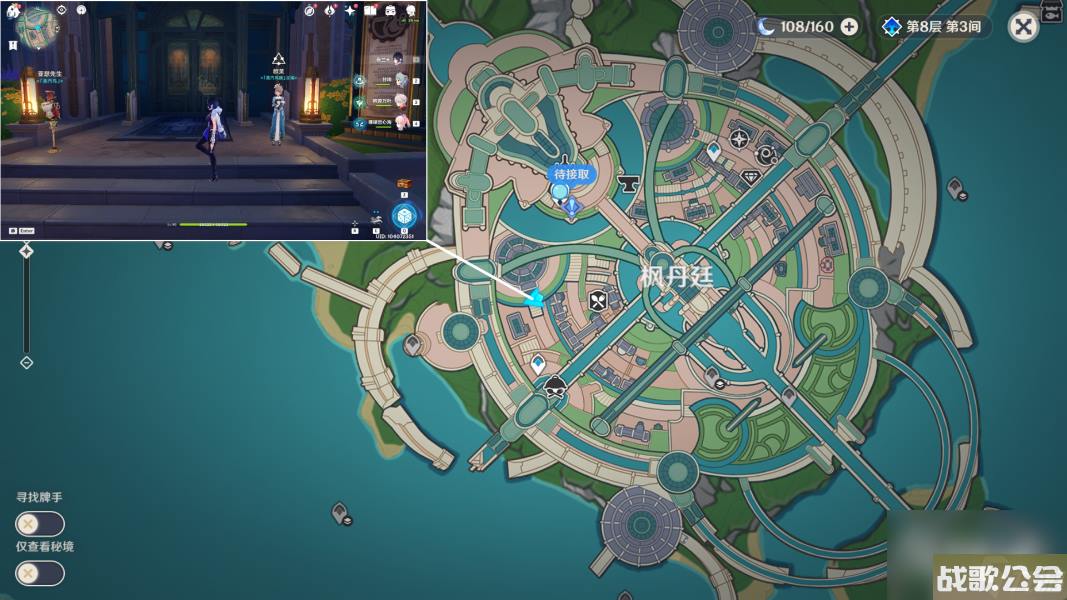Viewport: 1067px width, 600px height.
Task: Select the blacksmith anvil map marker
Action: point(630,182)
